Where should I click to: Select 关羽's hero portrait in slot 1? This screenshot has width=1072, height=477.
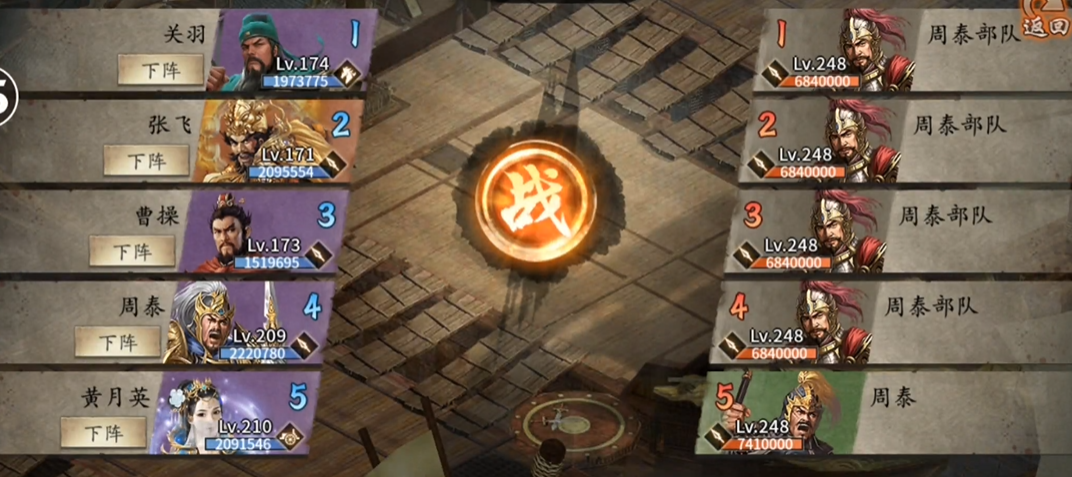[x=254, y=50]
